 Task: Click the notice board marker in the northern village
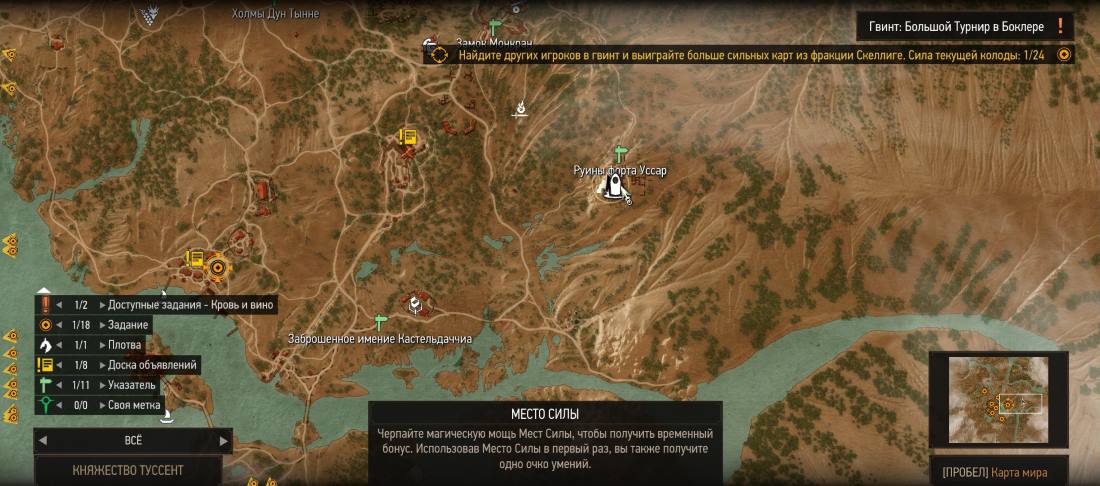point(407,137)
